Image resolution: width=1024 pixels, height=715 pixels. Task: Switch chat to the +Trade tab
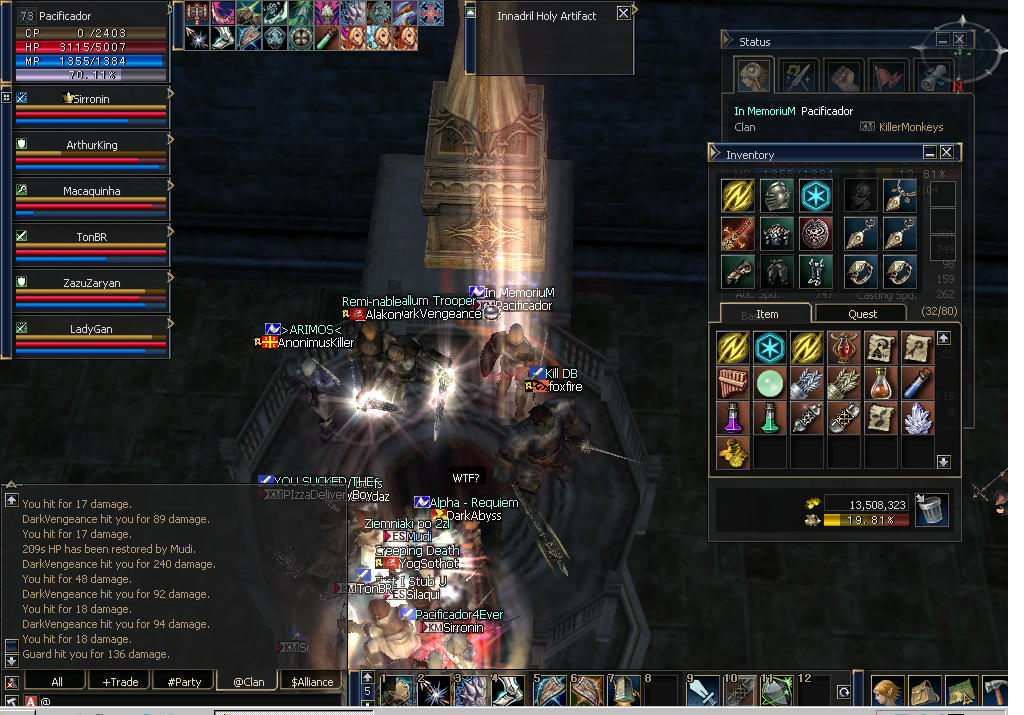[120, 682]
